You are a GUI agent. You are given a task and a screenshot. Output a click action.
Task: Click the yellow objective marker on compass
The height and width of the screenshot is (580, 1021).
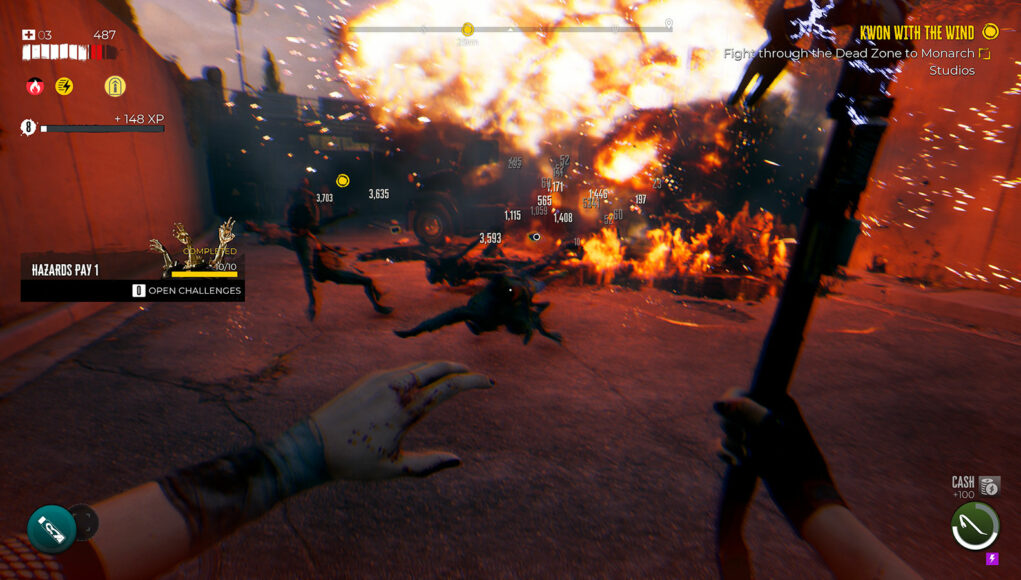click(467, 30)
